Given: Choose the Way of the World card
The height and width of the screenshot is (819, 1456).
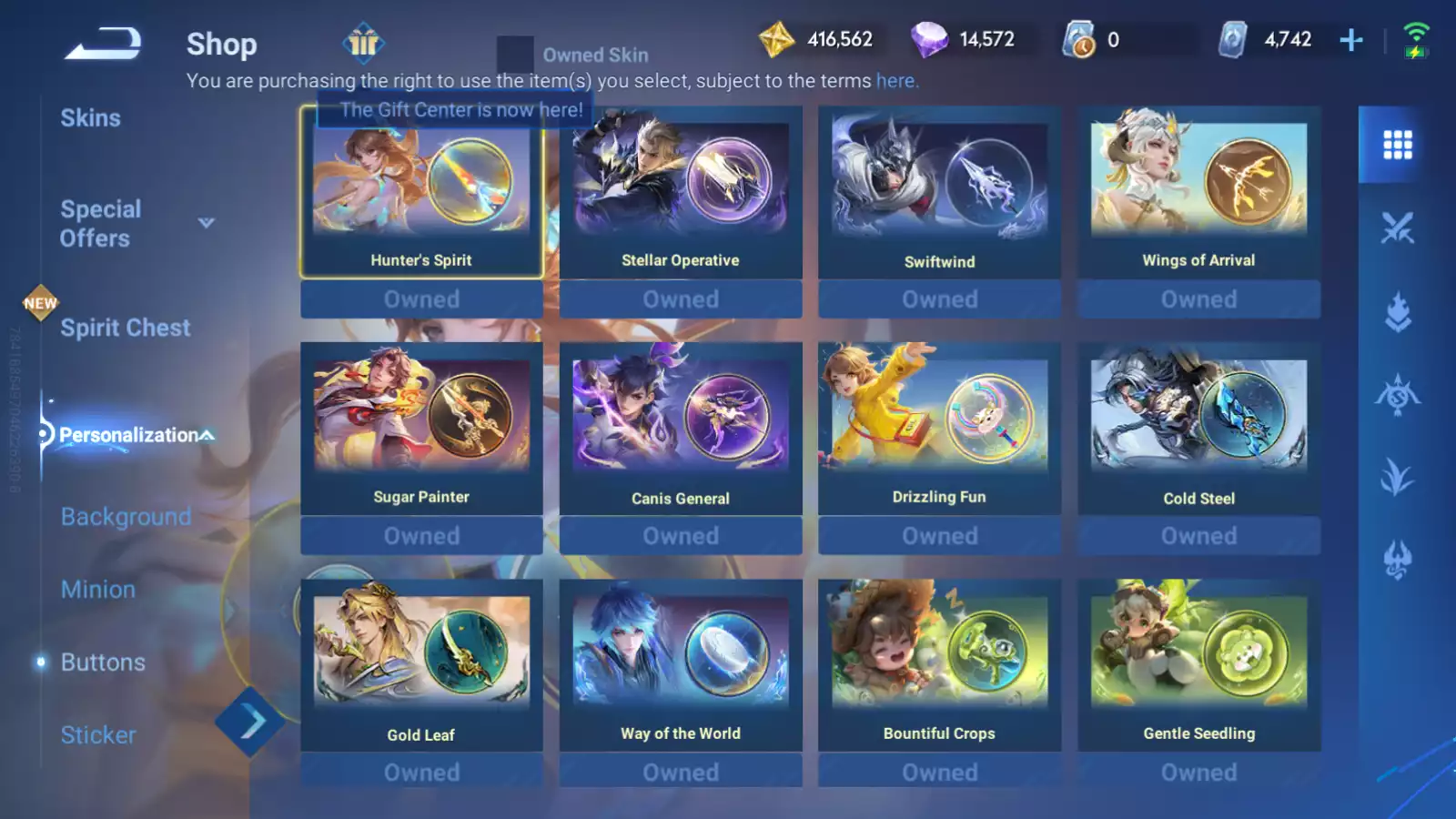Looking at the screenshot, I should 681,664.
